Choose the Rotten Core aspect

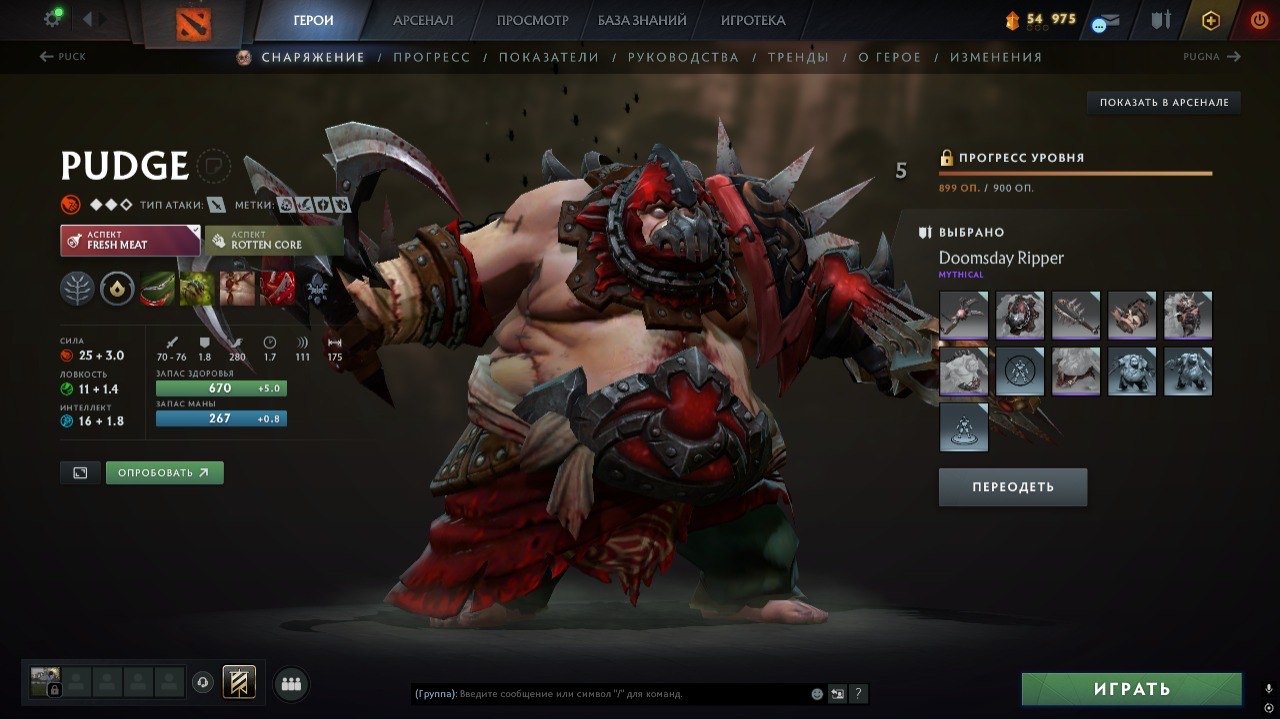273,240
